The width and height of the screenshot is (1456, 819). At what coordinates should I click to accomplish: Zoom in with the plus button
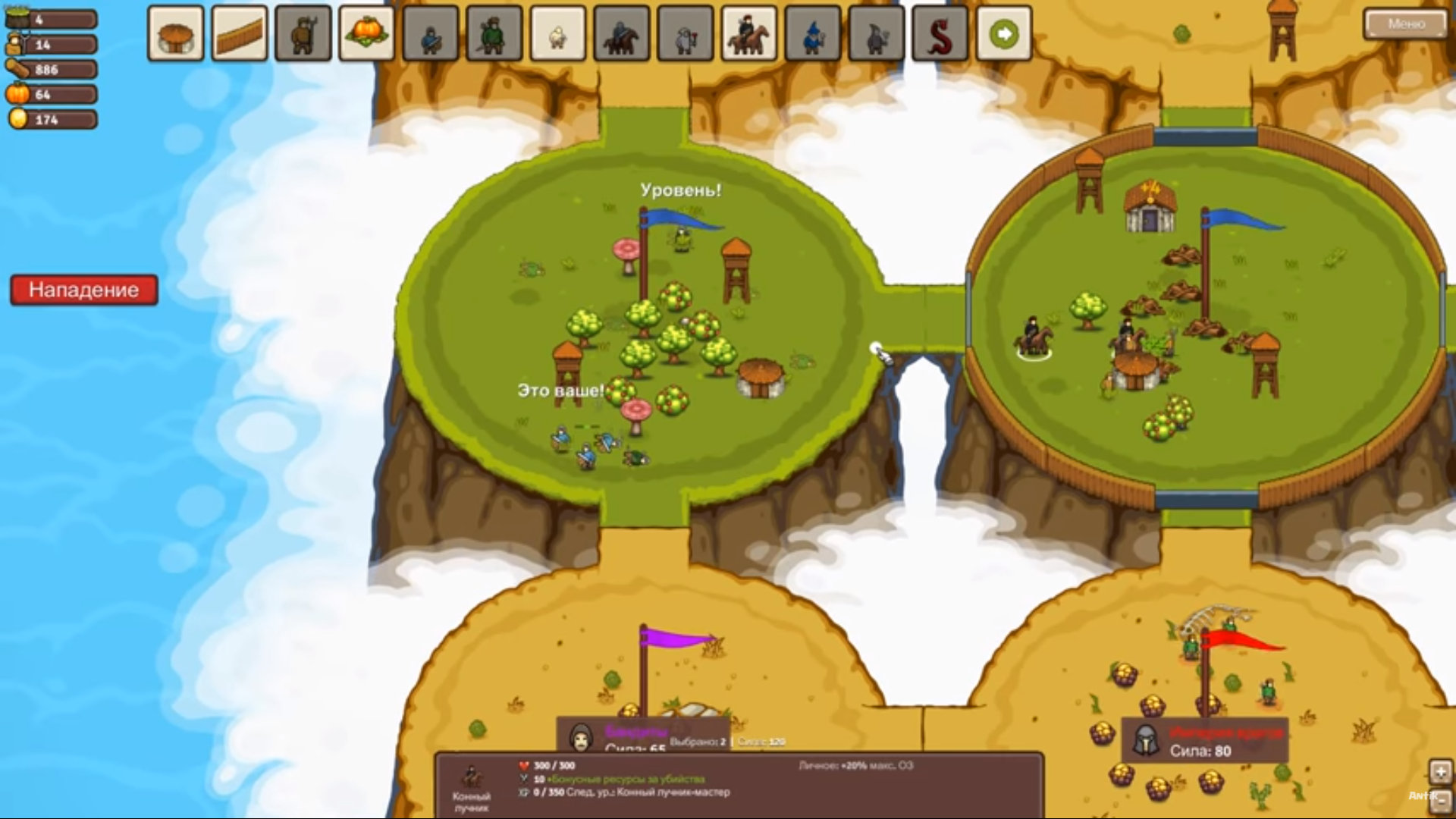1440,772
